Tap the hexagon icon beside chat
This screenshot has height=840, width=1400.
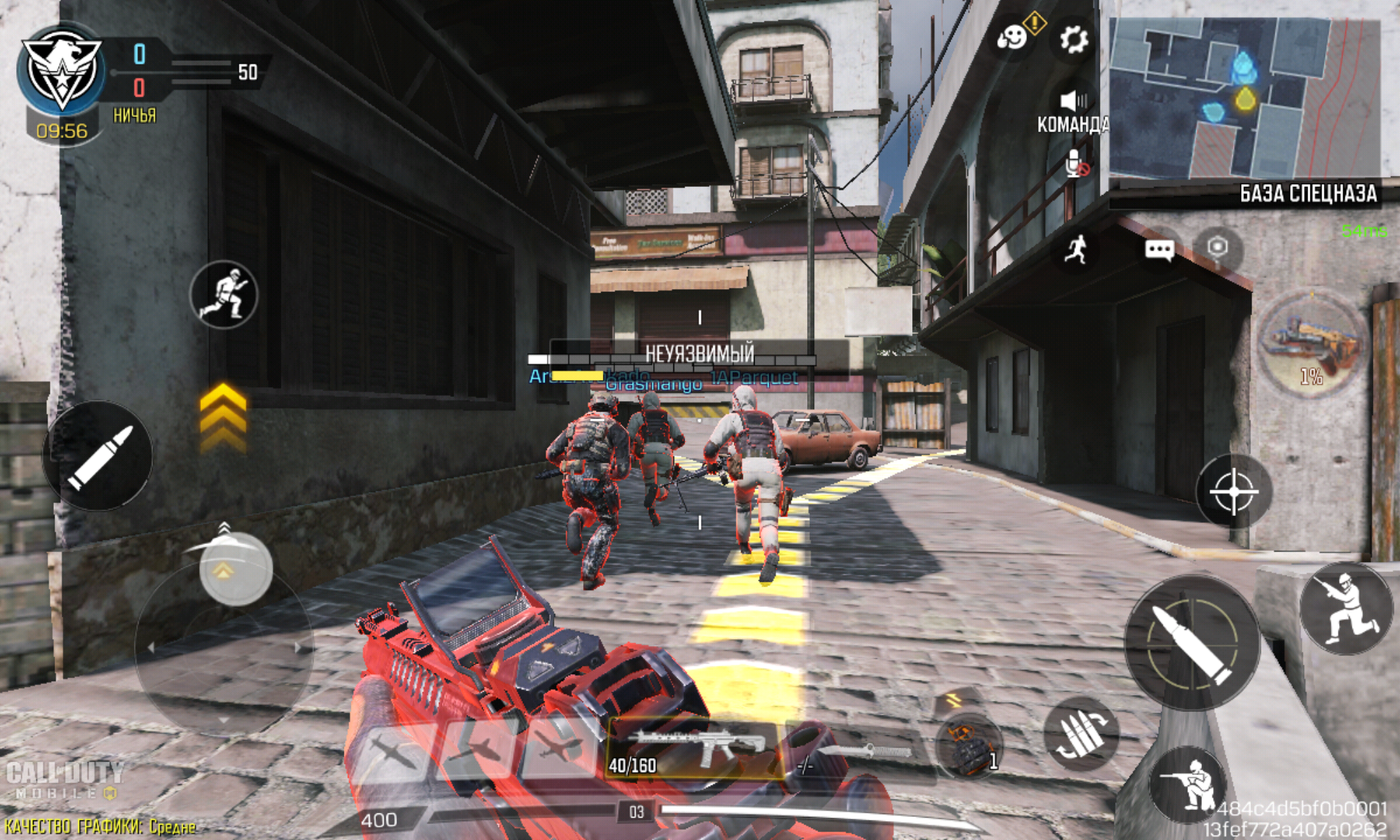[1218, 247]
